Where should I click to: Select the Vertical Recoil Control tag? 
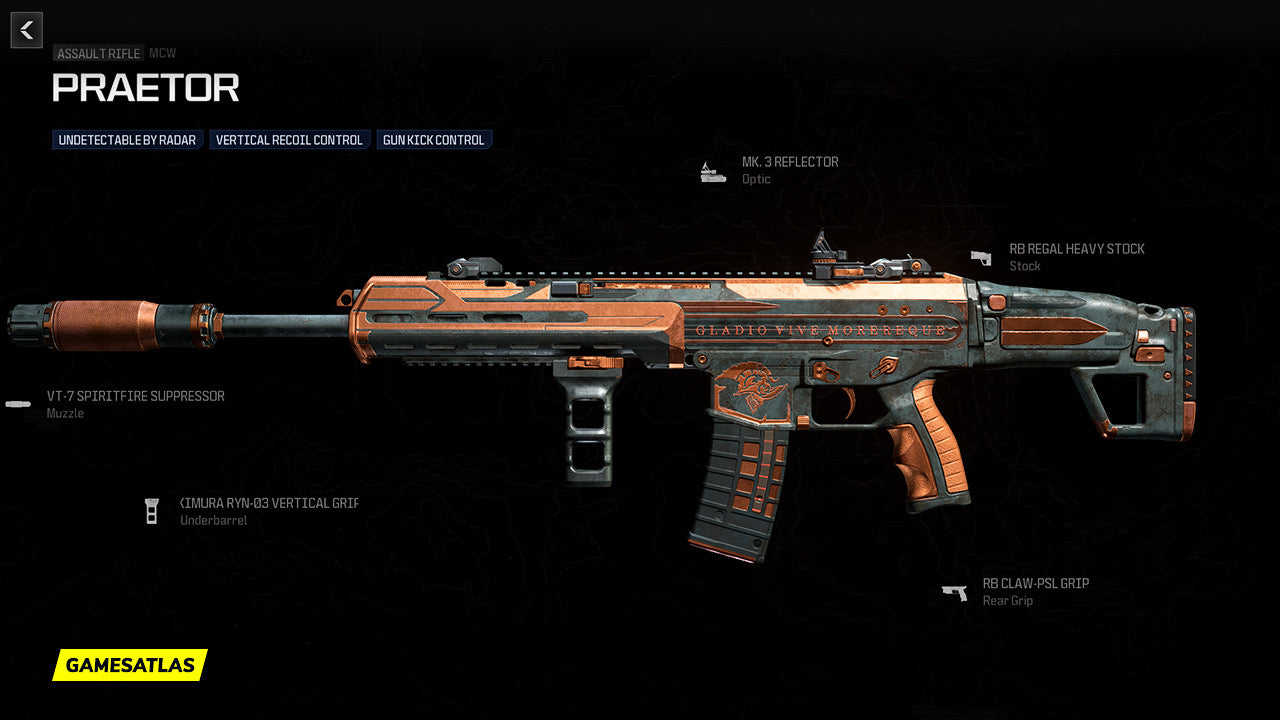pos(289,140)
